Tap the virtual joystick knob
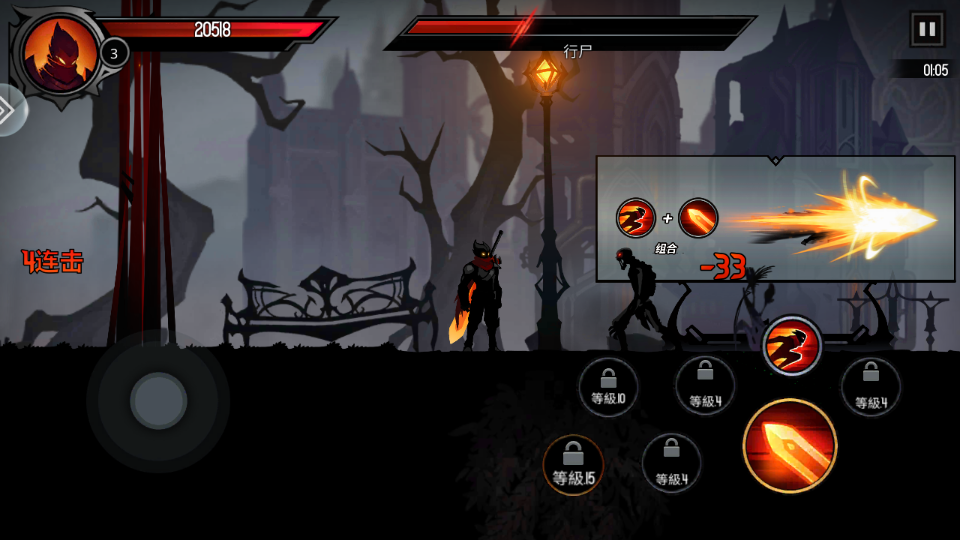This screenshot has height=540, width=960. click(158, 401)
